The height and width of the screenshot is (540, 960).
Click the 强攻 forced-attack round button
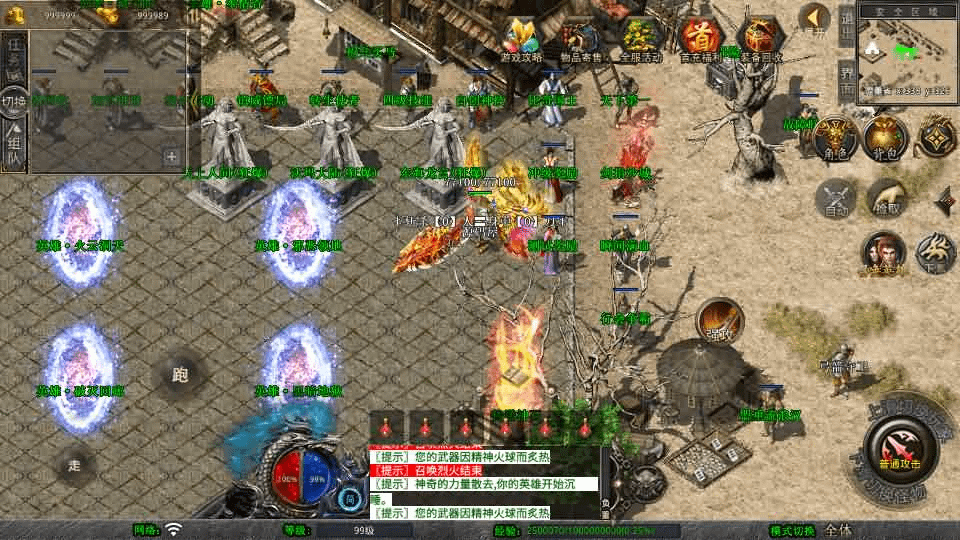[719, 320]
